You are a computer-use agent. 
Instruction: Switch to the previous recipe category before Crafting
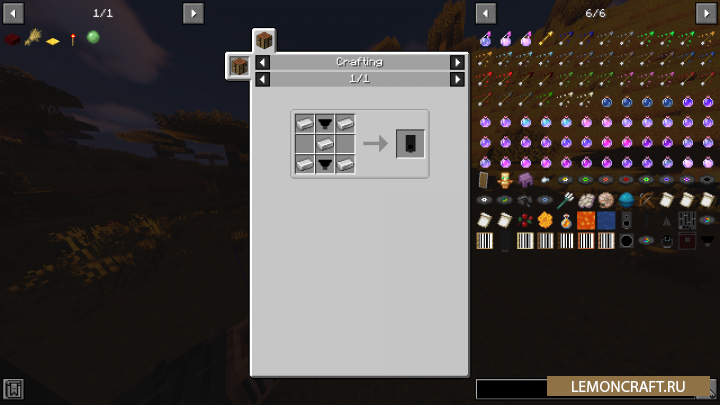pyautogui.click(x=262, y=62)
